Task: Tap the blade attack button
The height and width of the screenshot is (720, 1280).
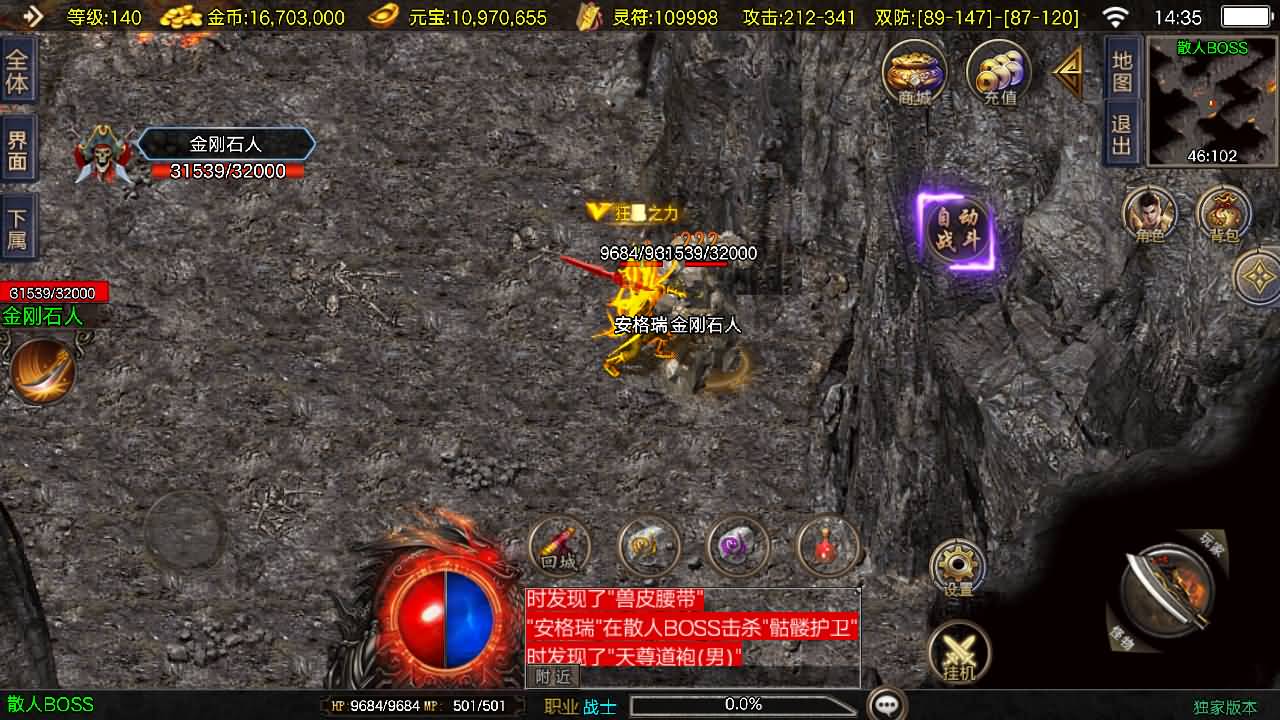Action: [x=1166, y=589]
